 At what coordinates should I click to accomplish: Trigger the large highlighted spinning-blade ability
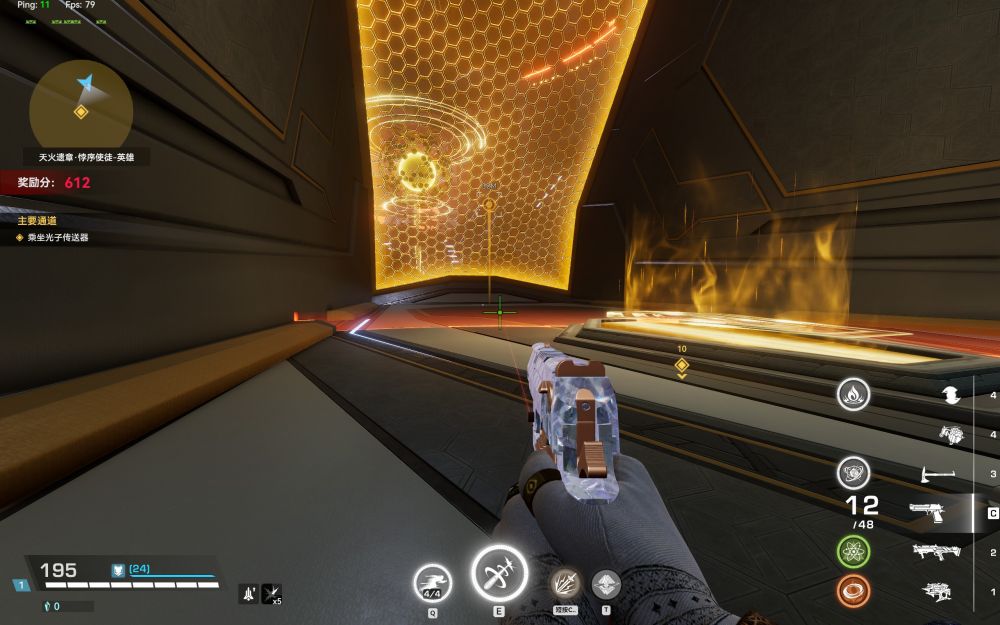click(x=499, y=575)
